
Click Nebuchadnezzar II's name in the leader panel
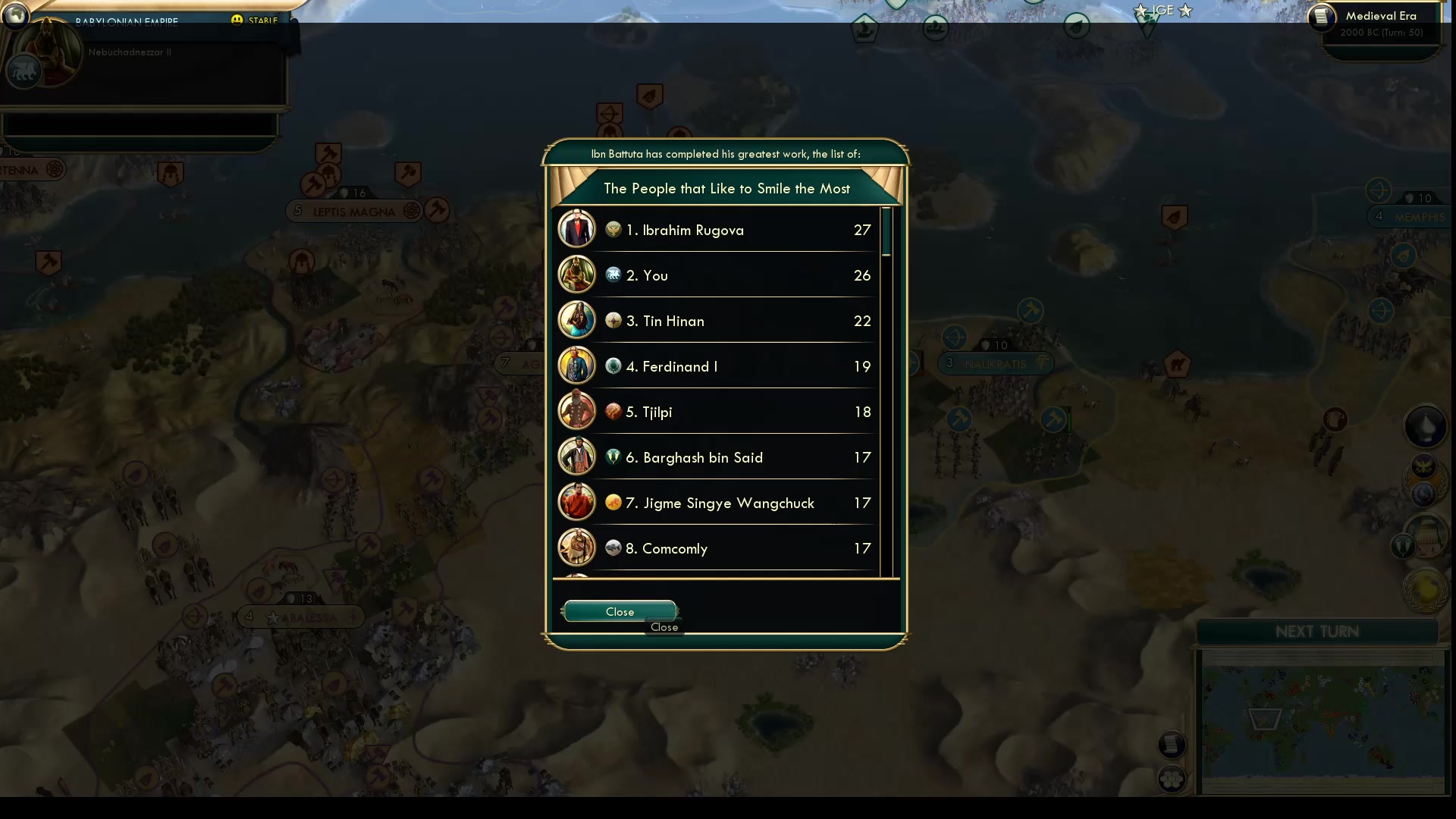coord(130,52)
